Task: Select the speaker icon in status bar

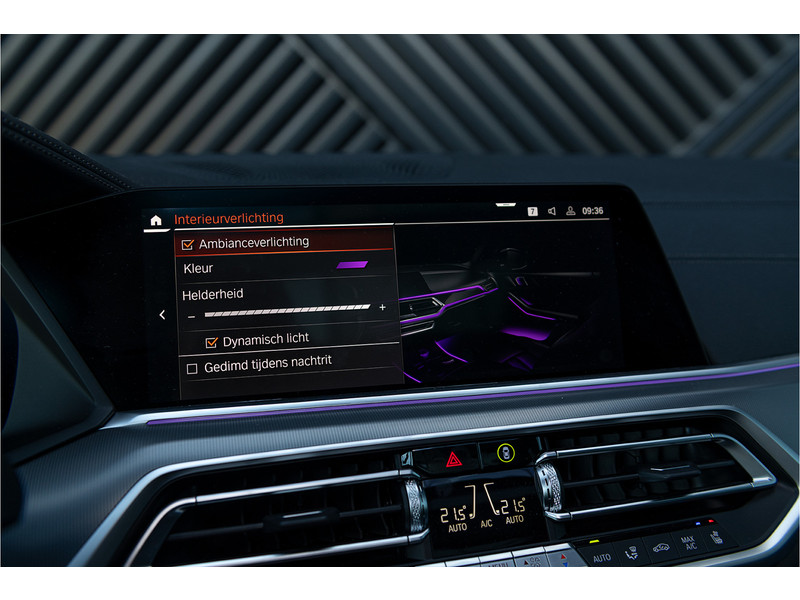Action: pos(551,211)
